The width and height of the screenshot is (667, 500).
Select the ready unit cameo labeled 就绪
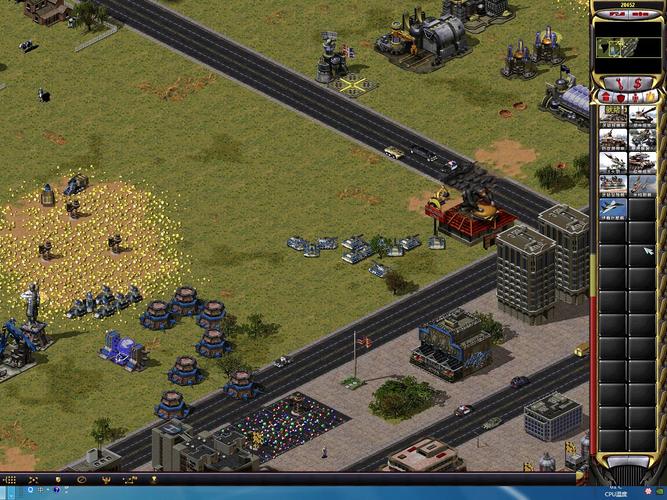click(612, 116)
